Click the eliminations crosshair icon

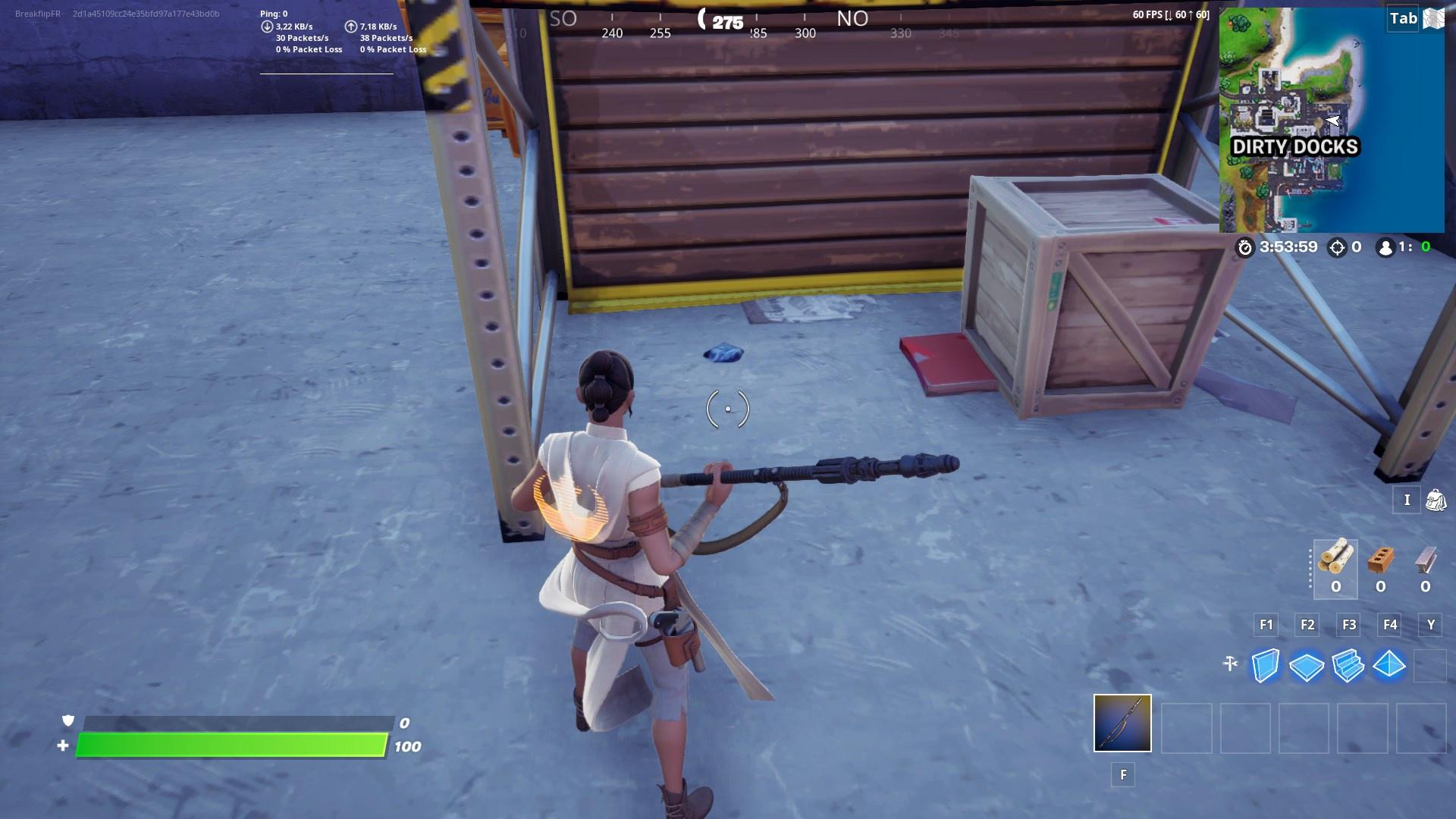click(x=1337, y=246)
